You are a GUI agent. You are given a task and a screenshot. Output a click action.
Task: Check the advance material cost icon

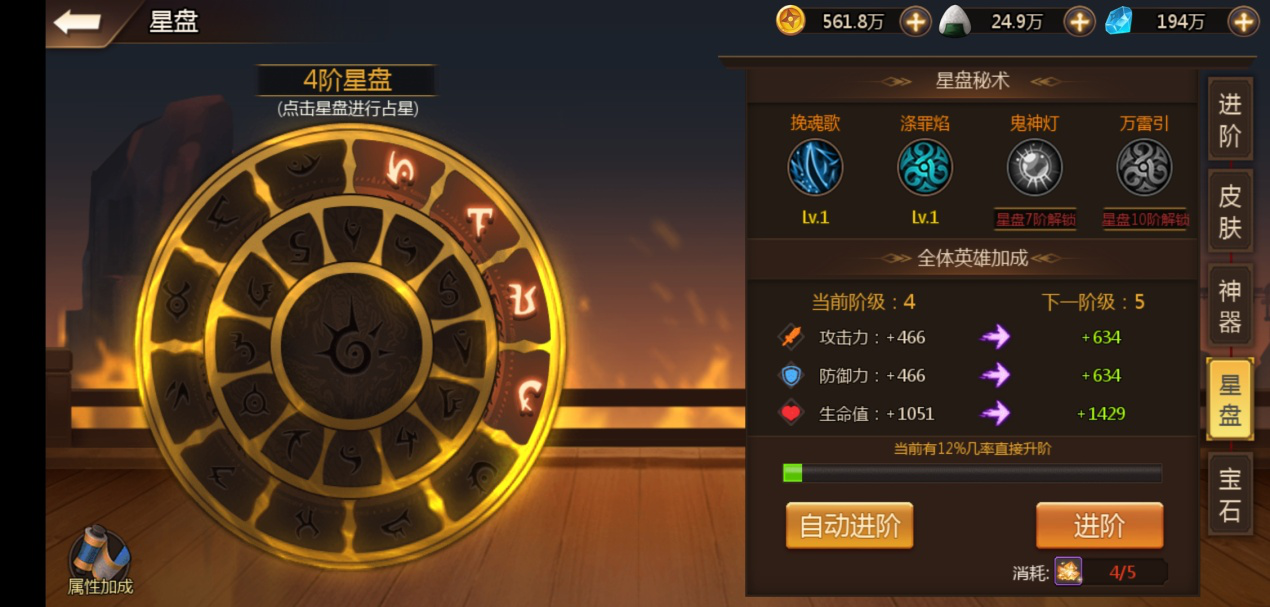1068,572
